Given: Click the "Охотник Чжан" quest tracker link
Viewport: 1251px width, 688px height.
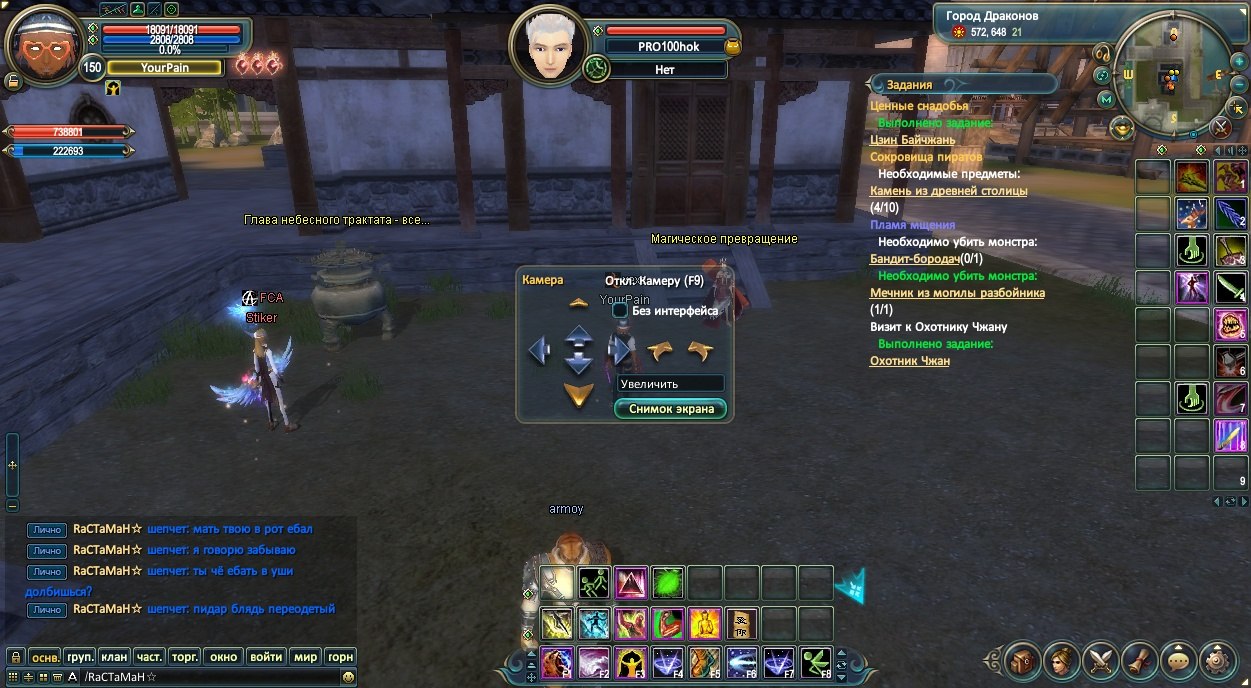Looking at the screenshot, I should [909, 361].
